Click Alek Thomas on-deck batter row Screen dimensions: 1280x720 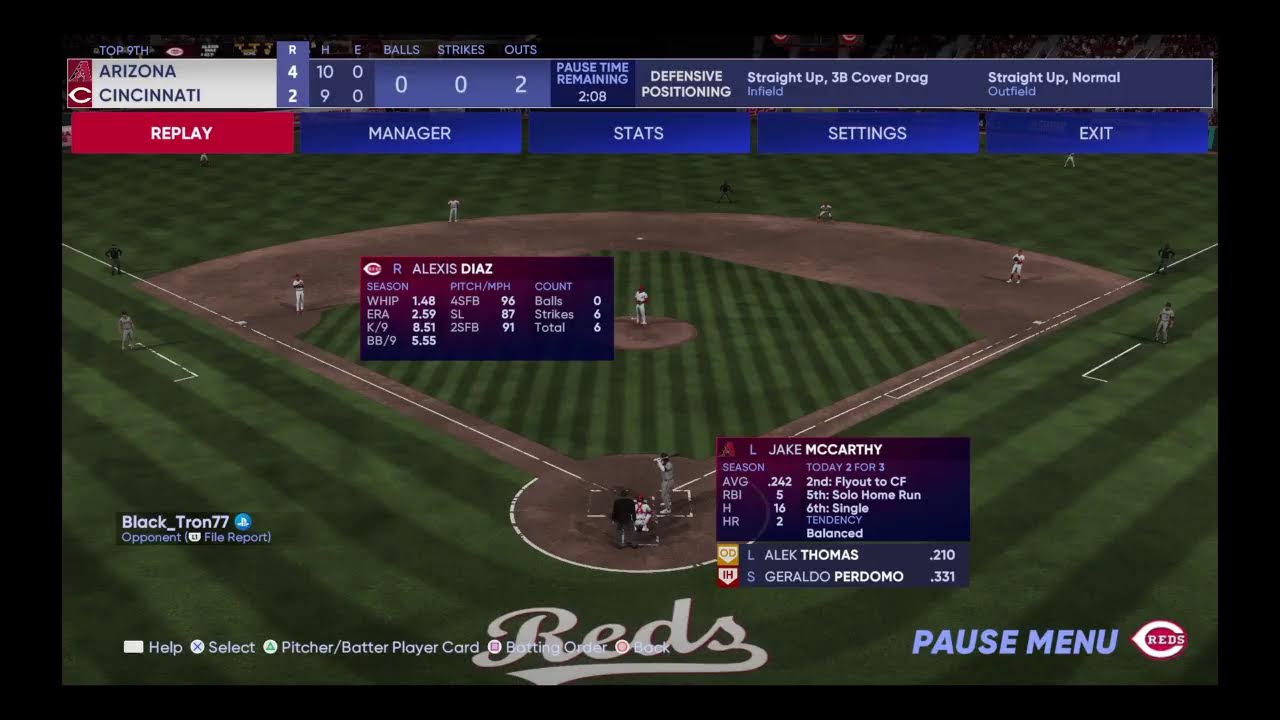click(x=843, y=555)
